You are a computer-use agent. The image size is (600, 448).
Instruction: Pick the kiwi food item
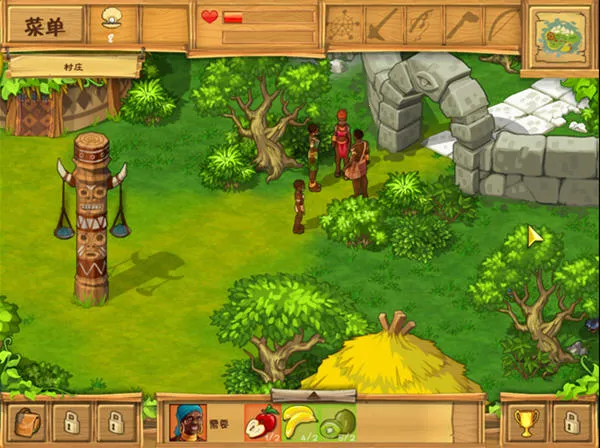pyautogui.click(x=336, y=421)
